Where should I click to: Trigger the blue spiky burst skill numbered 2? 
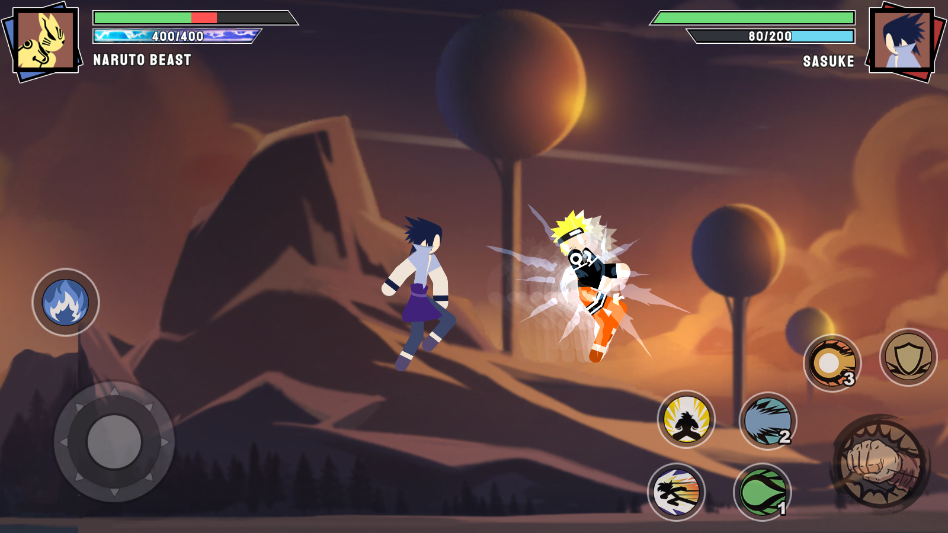coord(767,421)
